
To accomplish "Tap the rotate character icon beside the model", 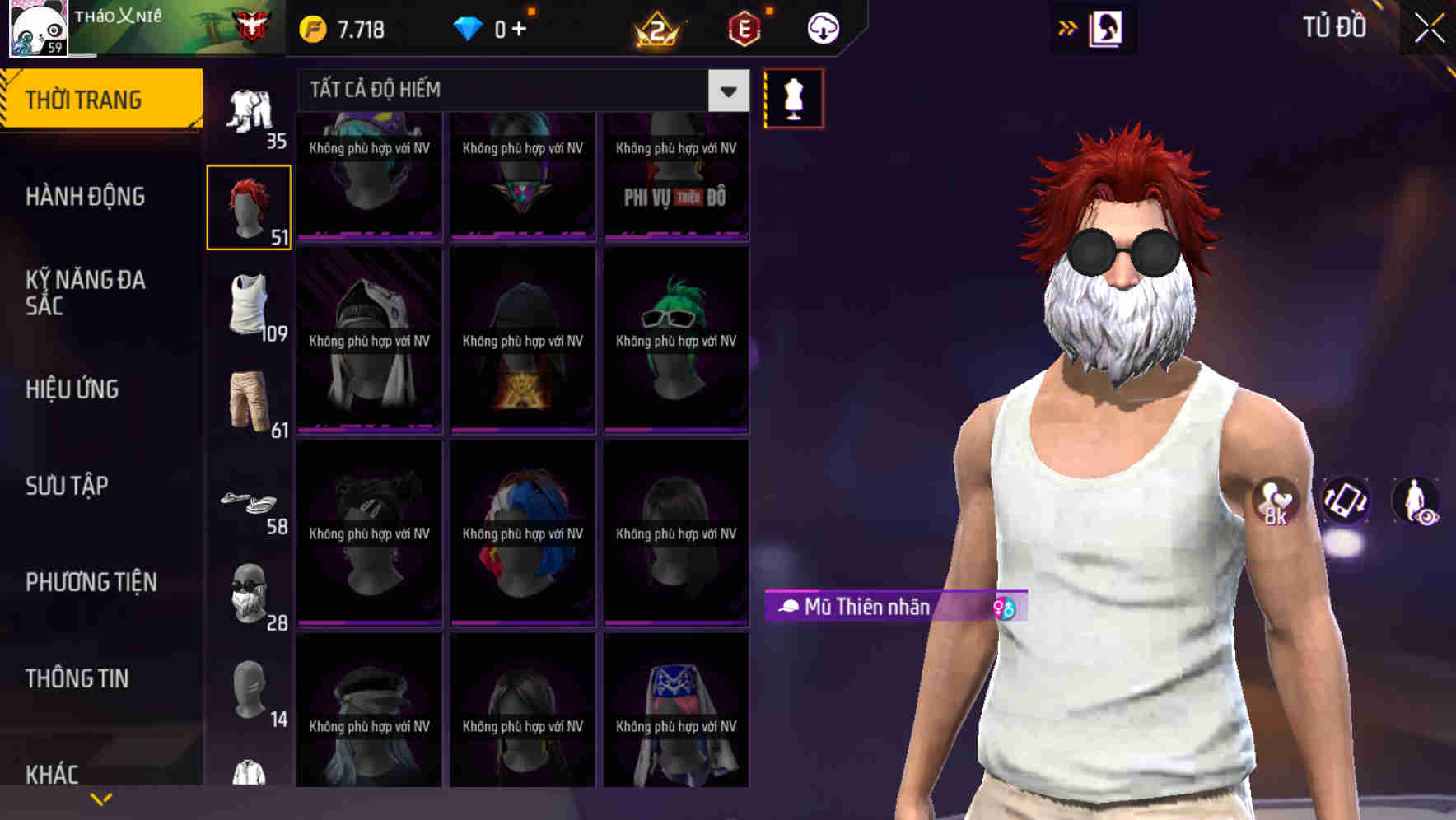I will pyautogui.click(x=1344, y=502).
